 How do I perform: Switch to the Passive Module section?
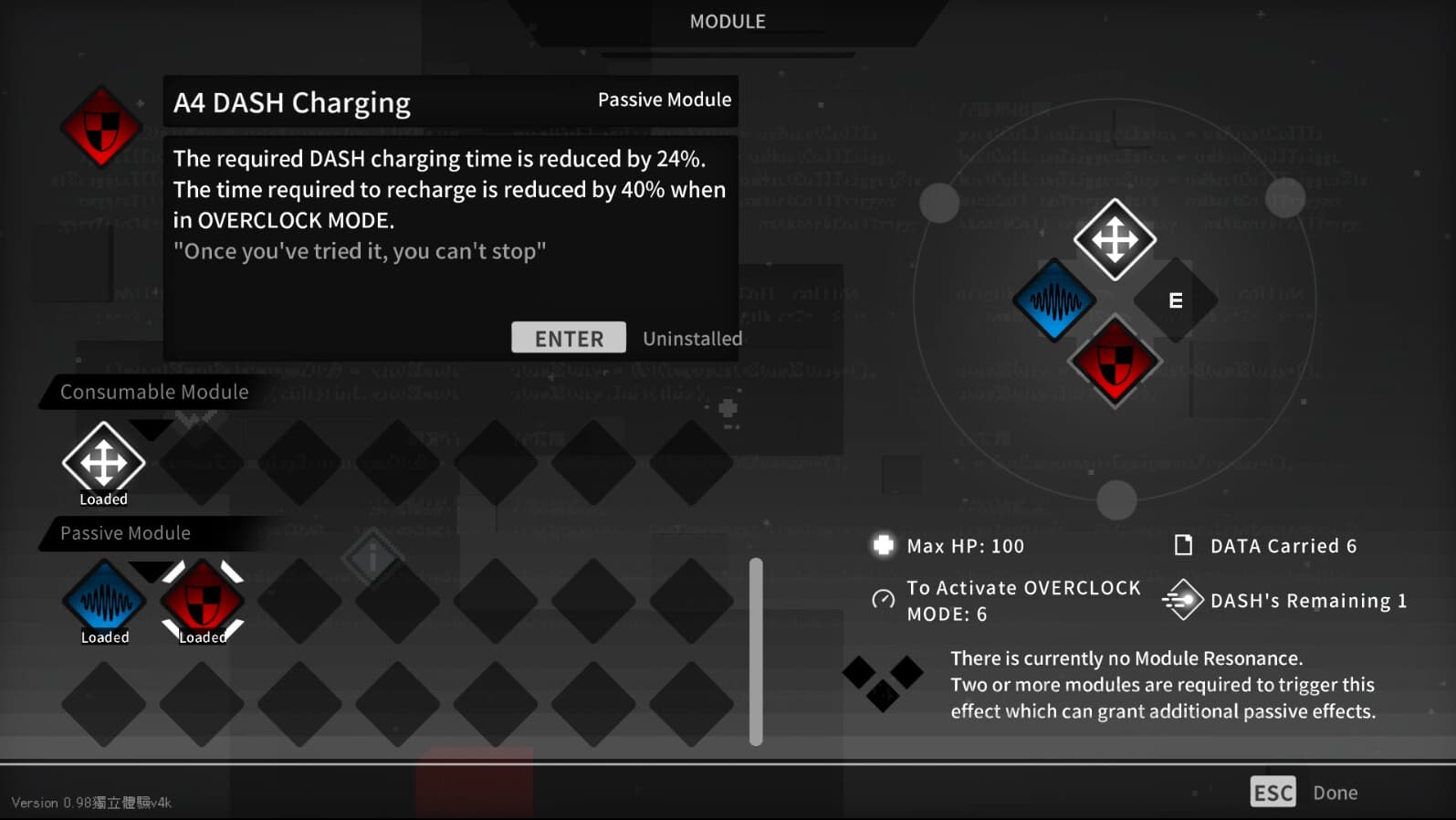124,533
